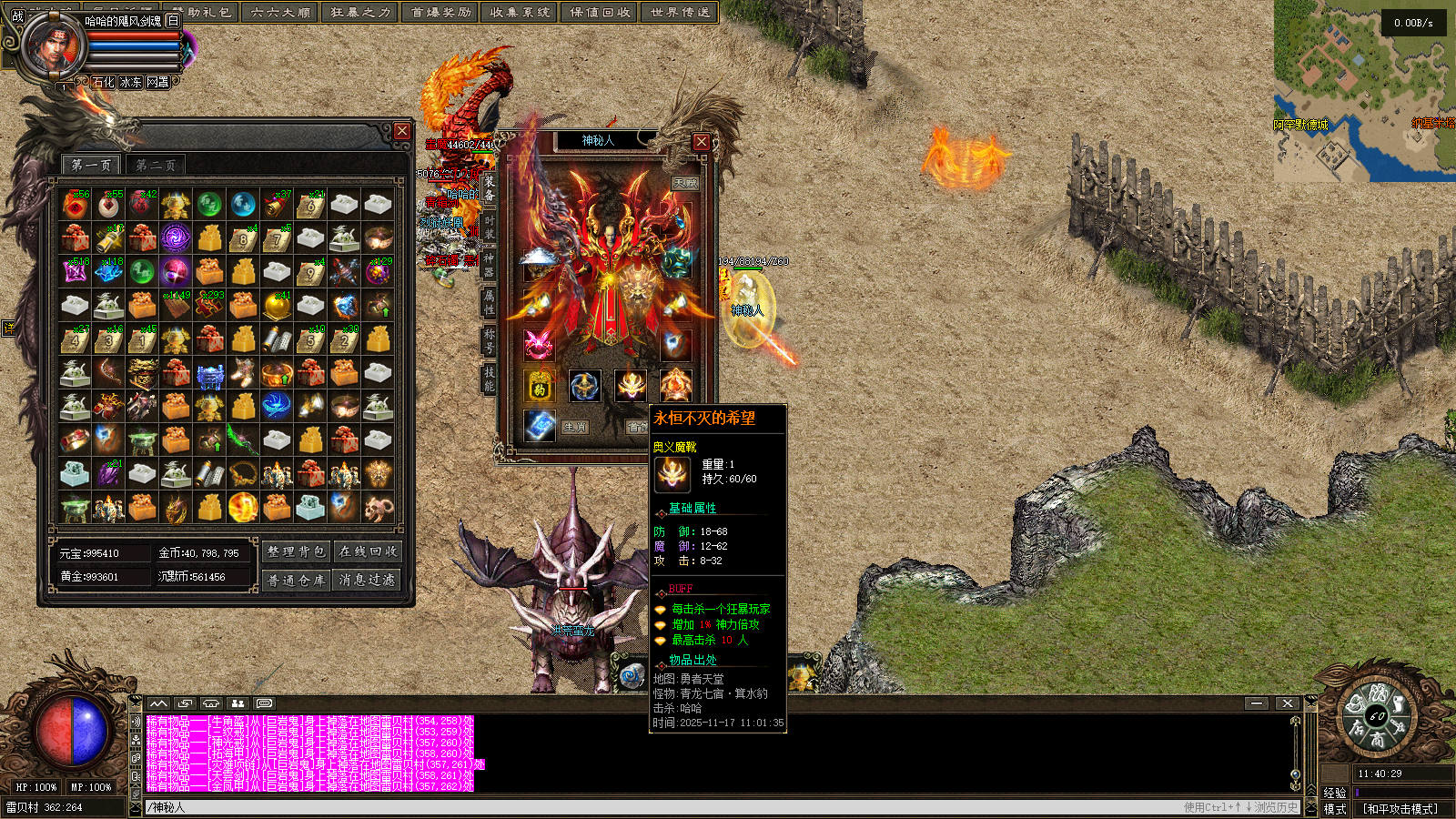Close the chat window with its X
The width and height of the screenshot is (1456, 819).
[x=1287, y=703]
